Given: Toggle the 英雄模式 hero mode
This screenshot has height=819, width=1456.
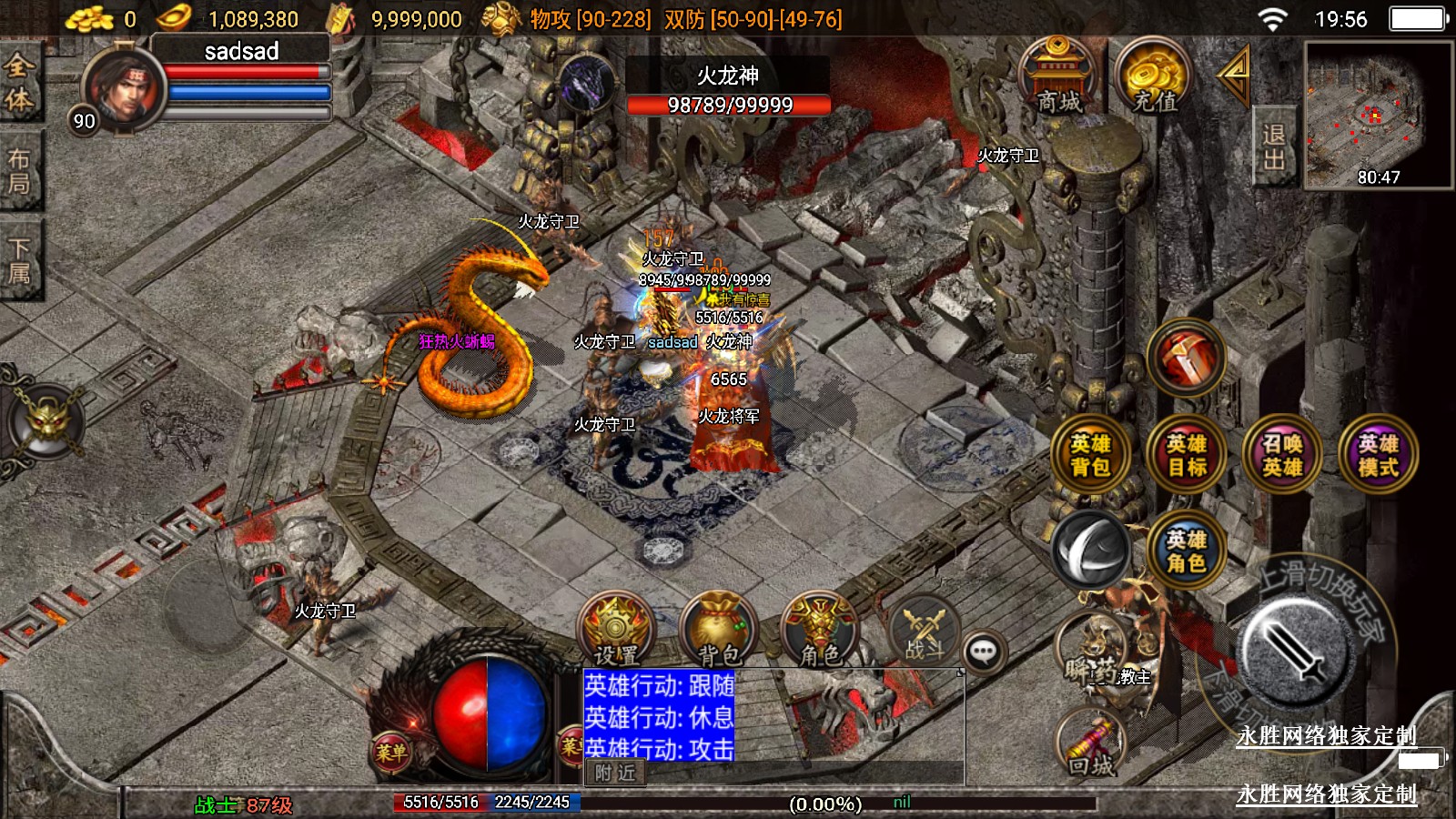Looking at the screenshot, I should tap(1378, 454).
